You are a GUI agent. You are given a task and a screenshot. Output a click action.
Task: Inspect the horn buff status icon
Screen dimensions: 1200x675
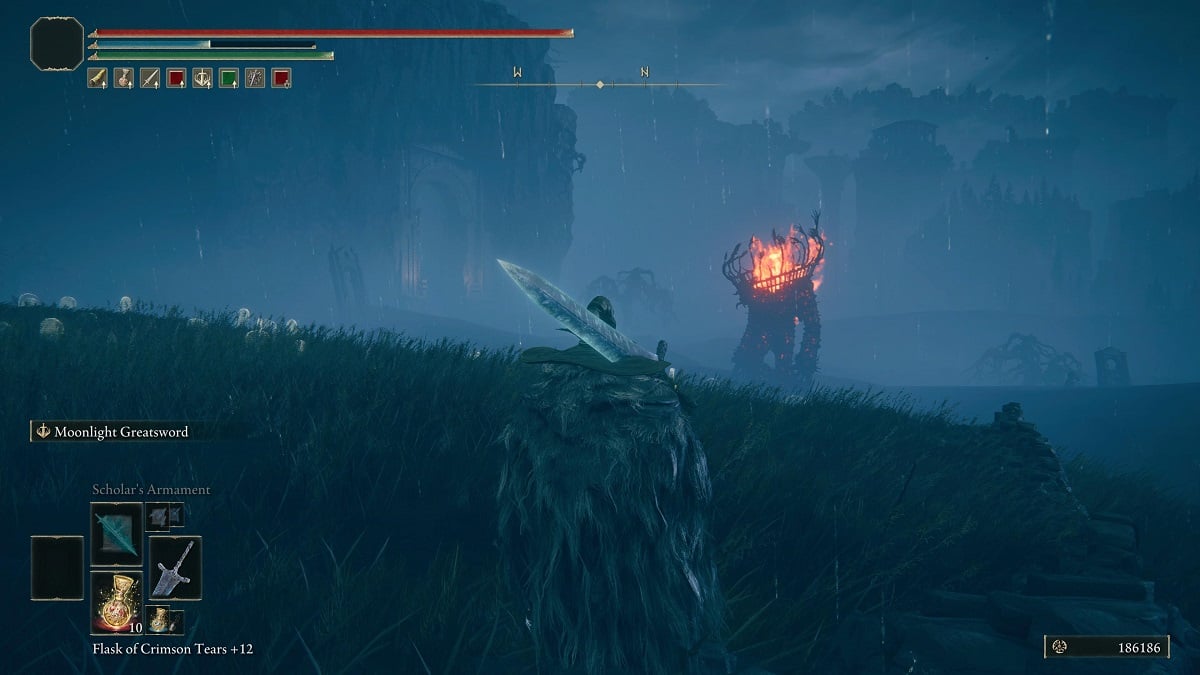[98, 77]
